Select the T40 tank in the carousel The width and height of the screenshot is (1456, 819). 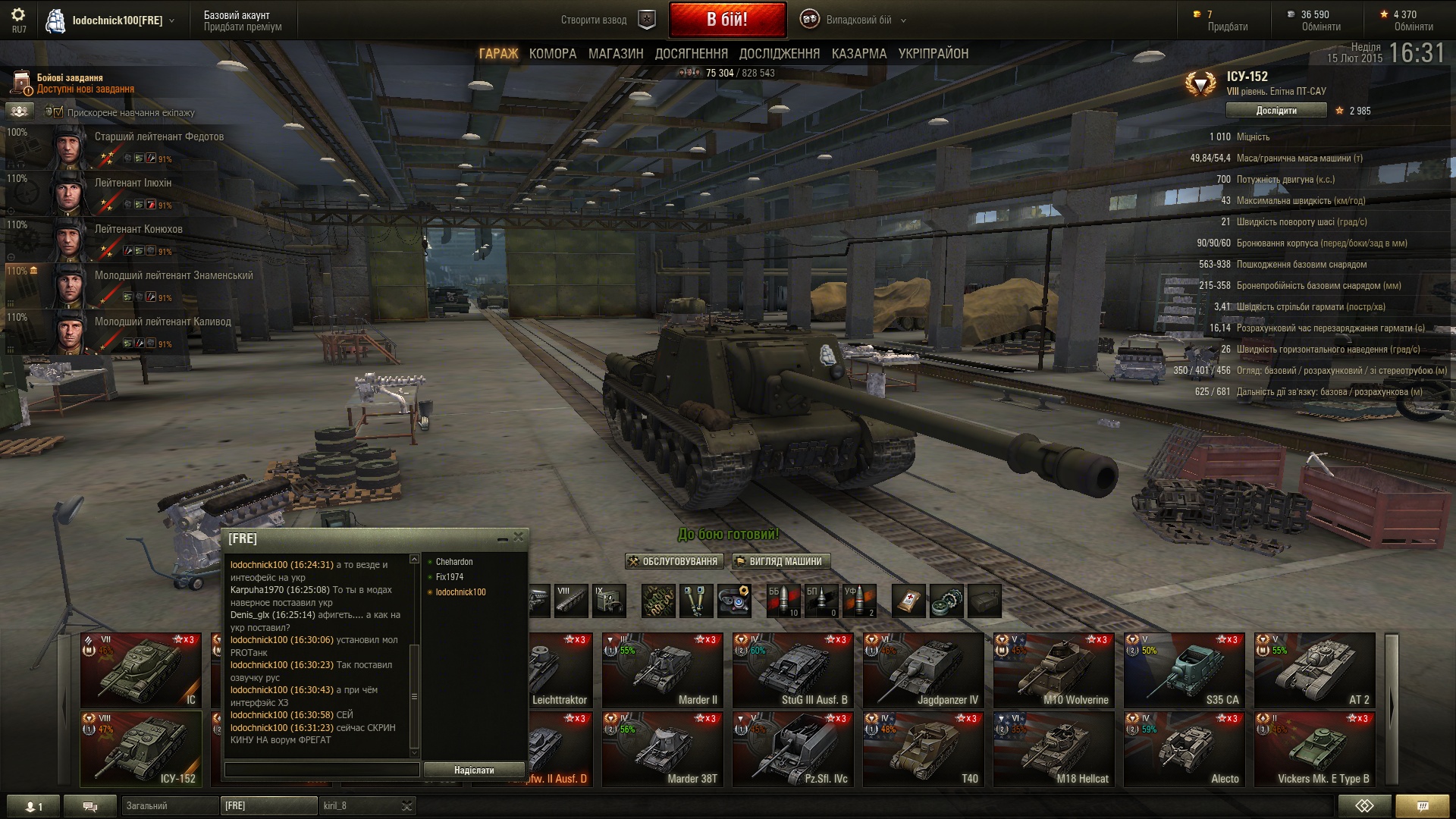tap(924, 749)
